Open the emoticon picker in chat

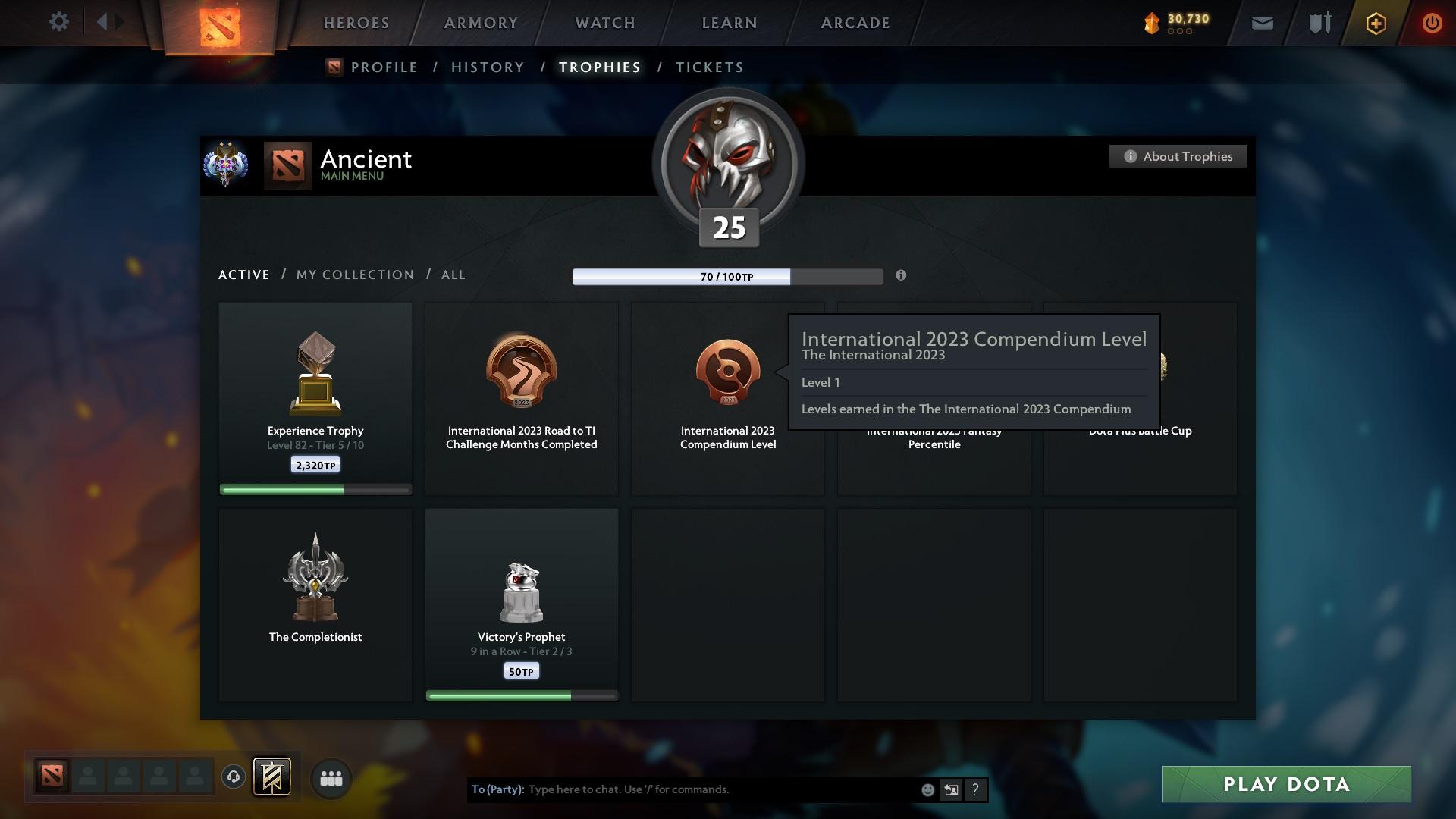(x=927, y=789)
